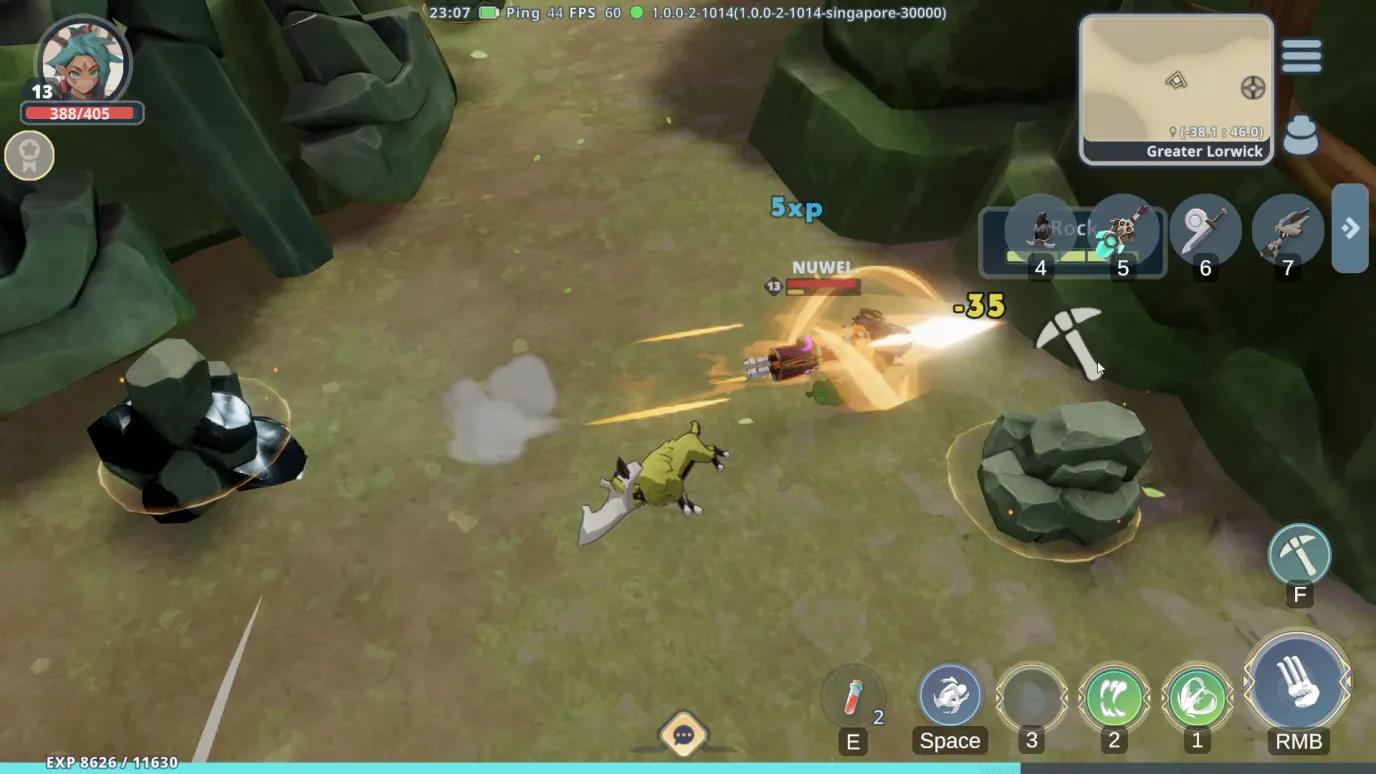Image resolution: width=1376 pixels, height=774 pixels.
Task: Open the Greater Lorwick minimap
Action: click(x=1176, y=89)
